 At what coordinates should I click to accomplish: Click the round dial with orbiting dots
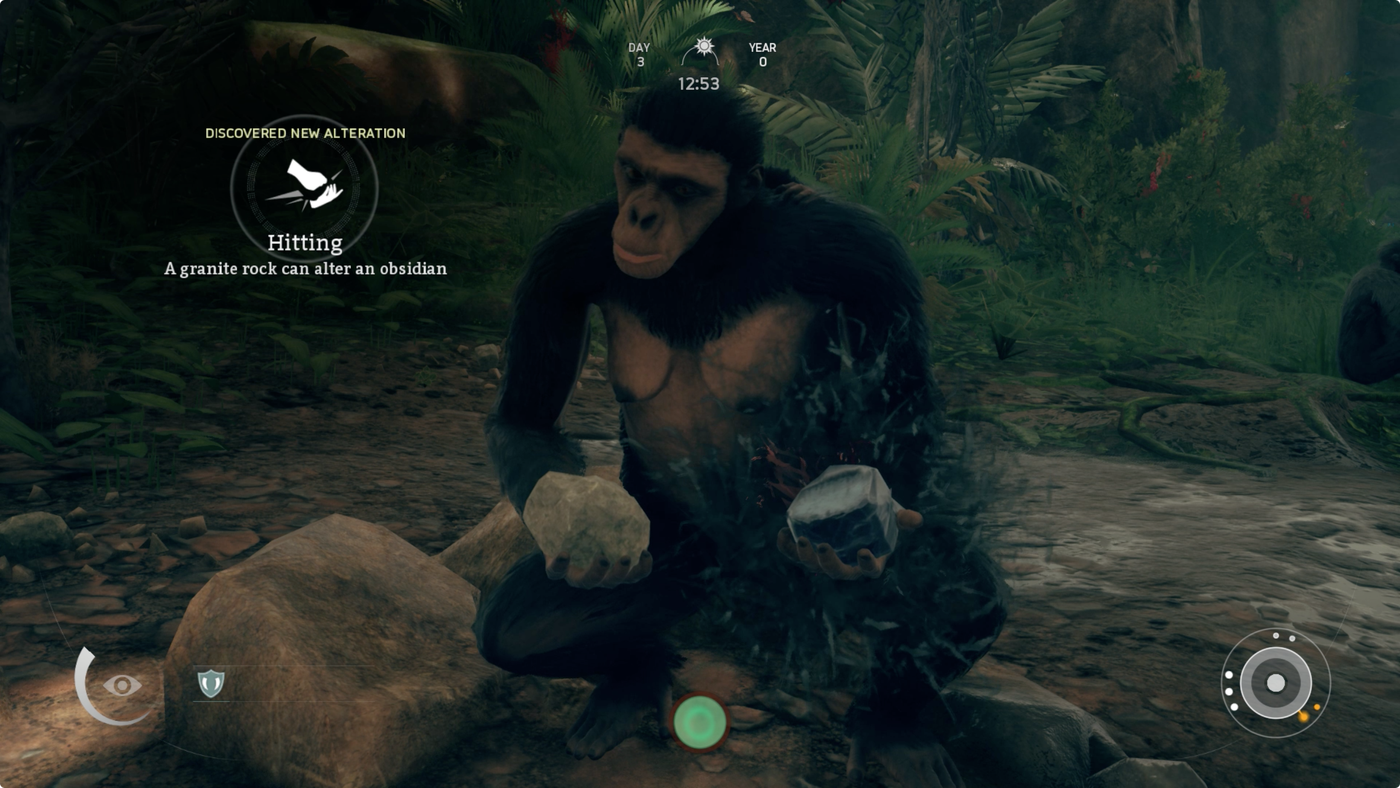1275,683
